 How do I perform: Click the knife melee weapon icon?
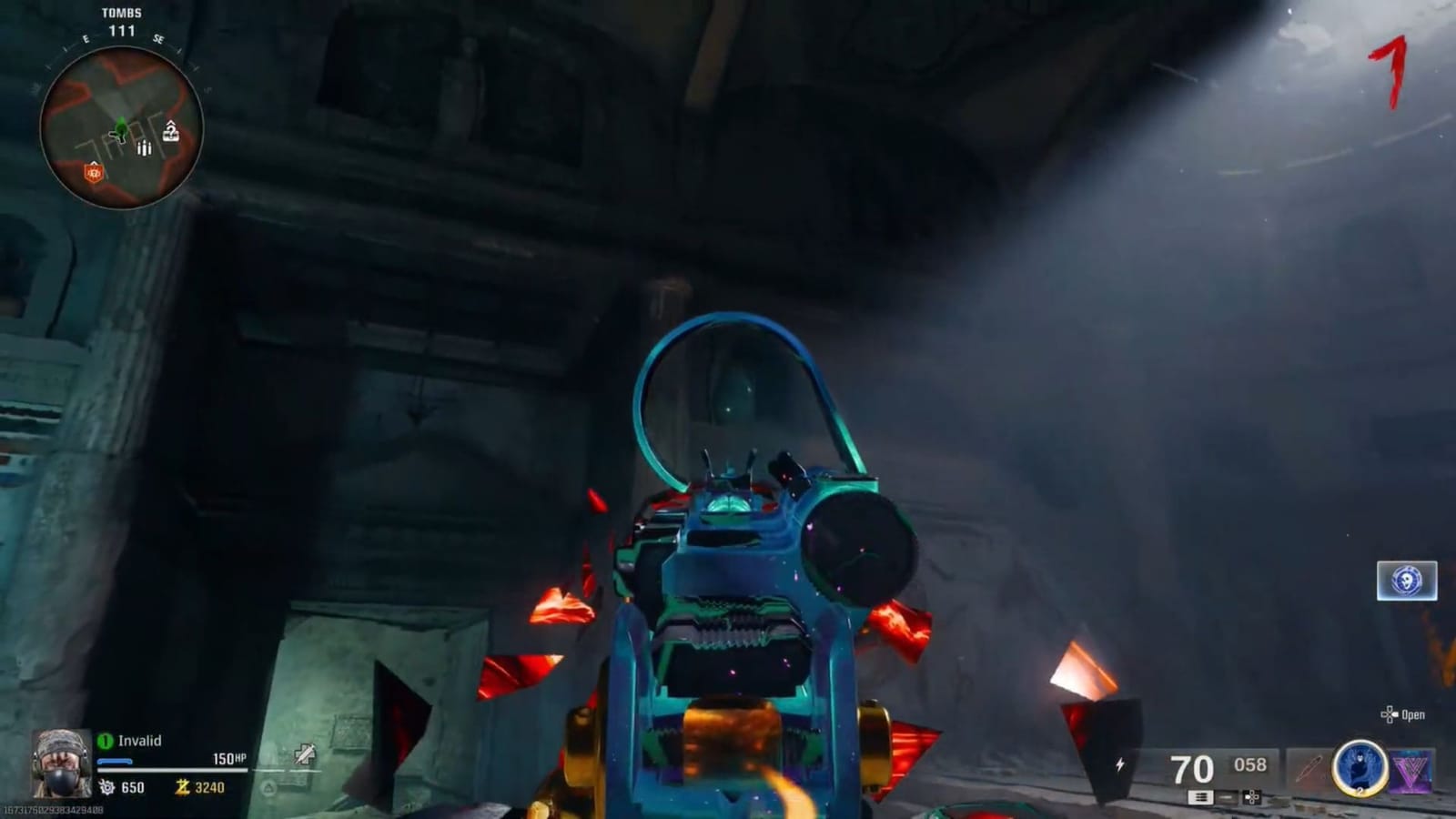click(x=1308, y=770)
